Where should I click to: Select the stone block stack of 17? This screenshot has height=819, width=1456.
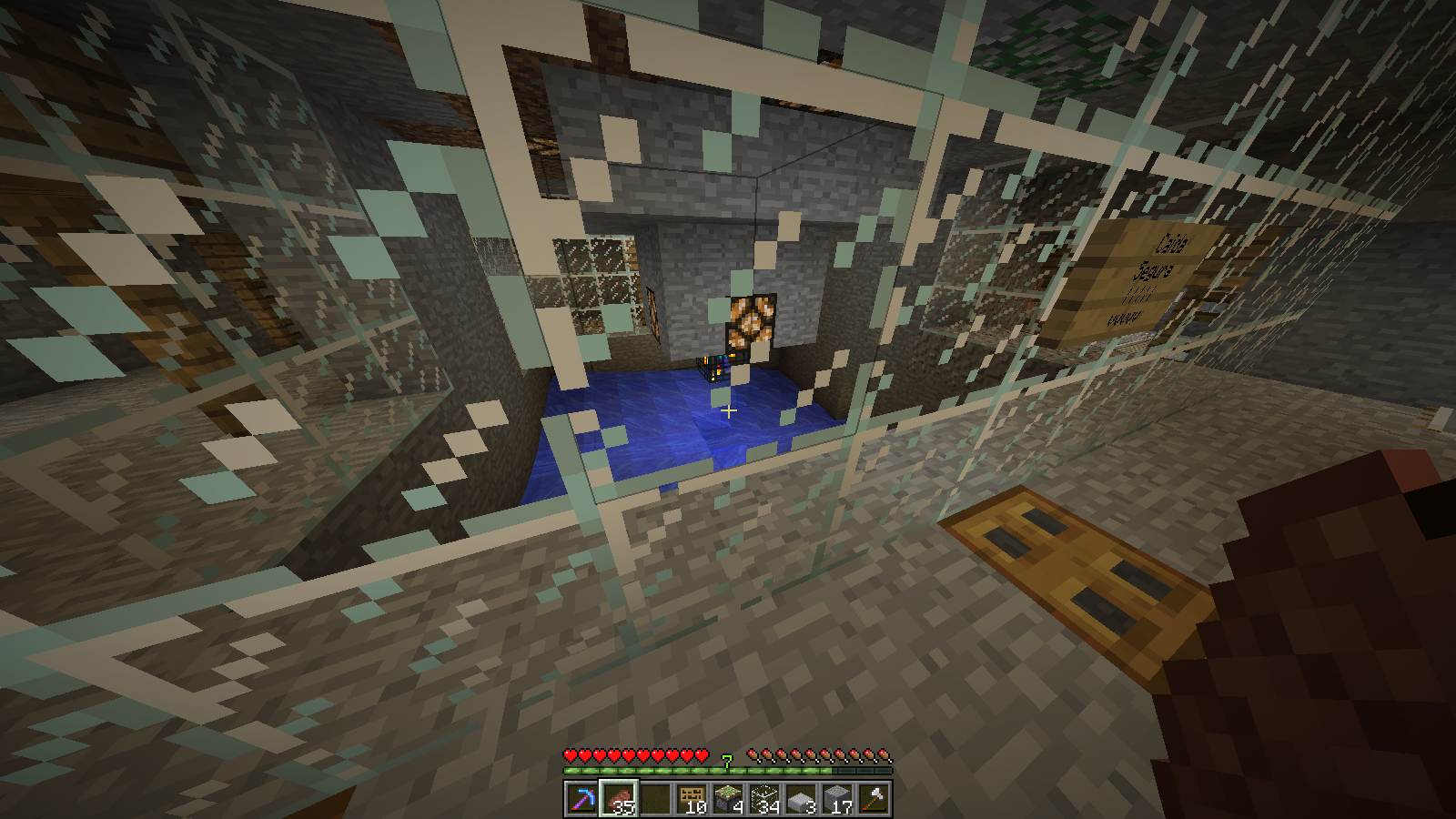point(837,799)
